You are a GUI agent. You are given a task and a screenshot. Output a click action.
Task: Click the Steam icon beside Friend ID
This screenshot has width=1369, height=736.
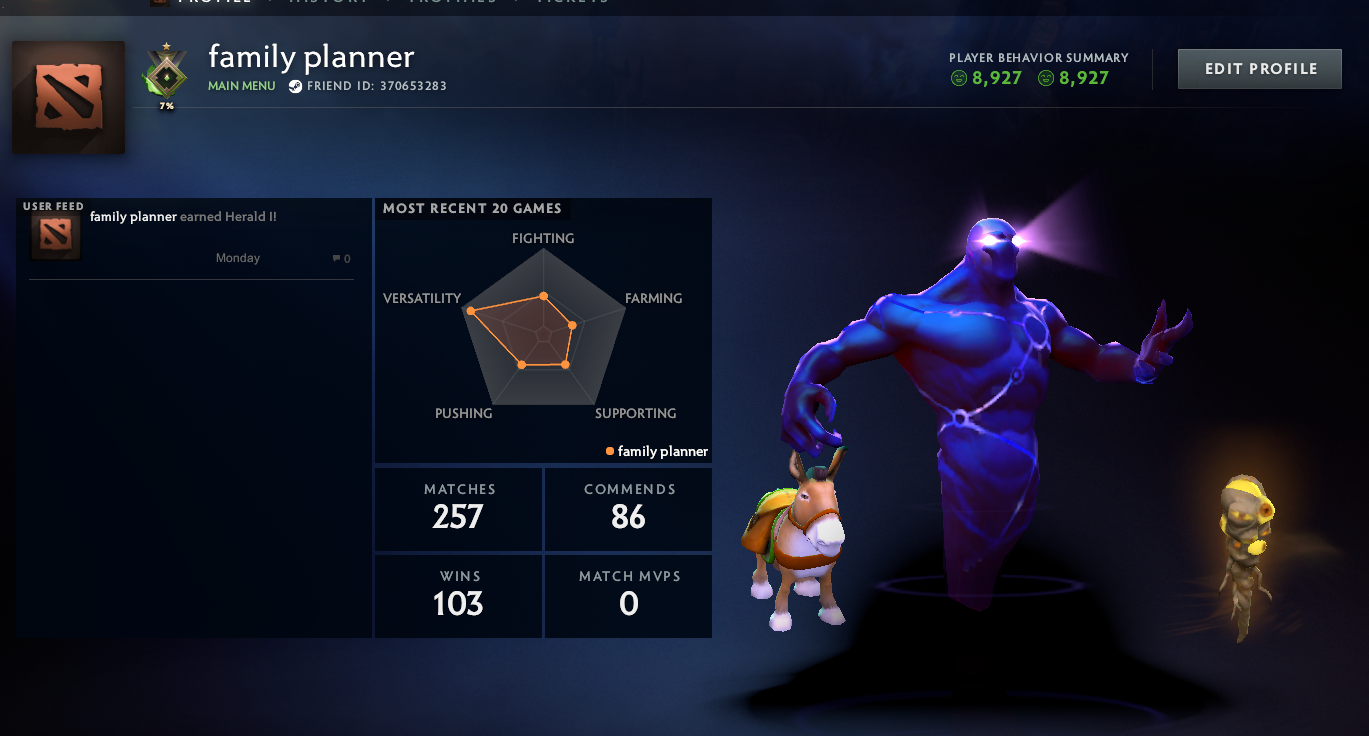[x=294, y=86]
